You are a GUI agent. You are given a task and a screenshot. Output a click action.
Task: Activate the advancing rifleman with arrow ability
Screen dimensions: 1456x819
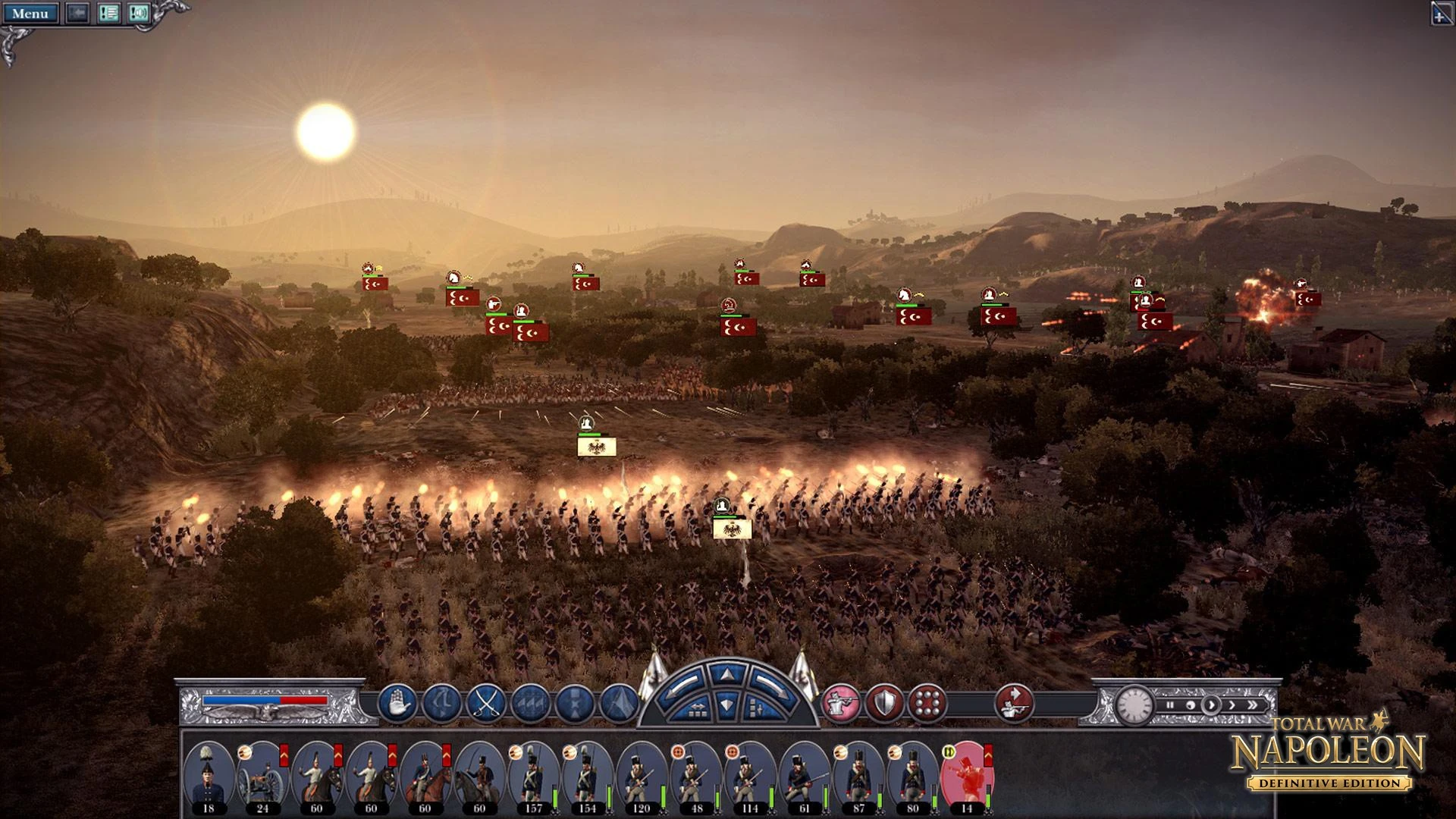click(x=1014, y=702)
